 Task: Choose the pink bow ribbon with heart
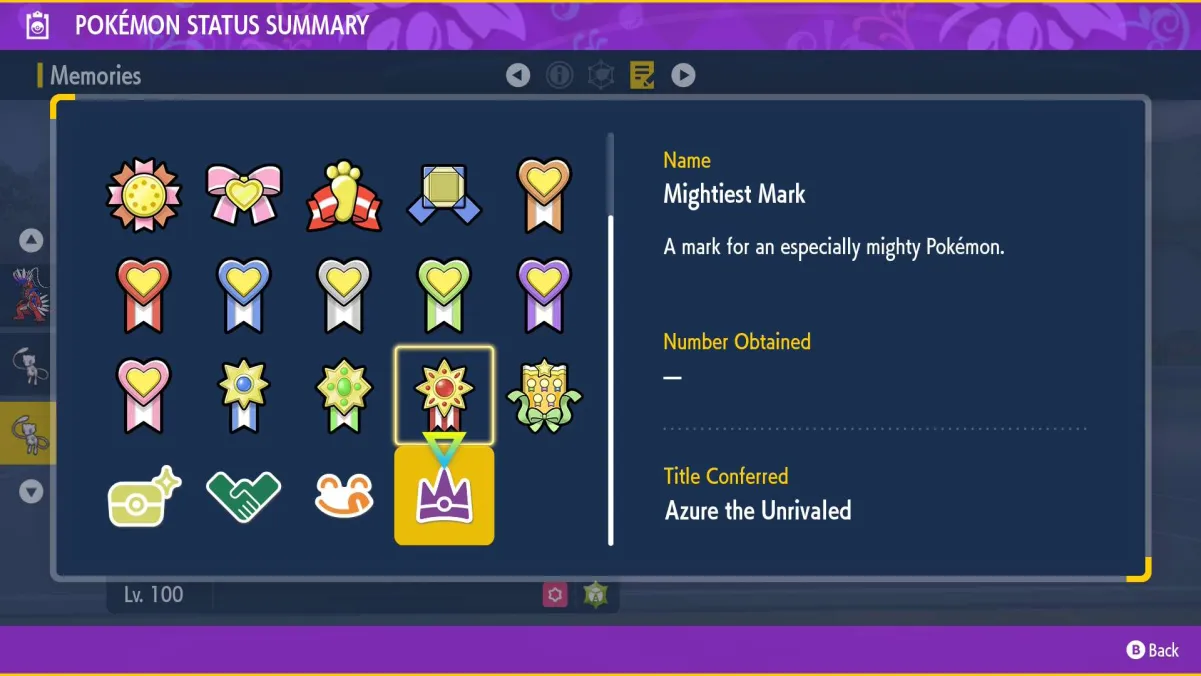(244, 193)
